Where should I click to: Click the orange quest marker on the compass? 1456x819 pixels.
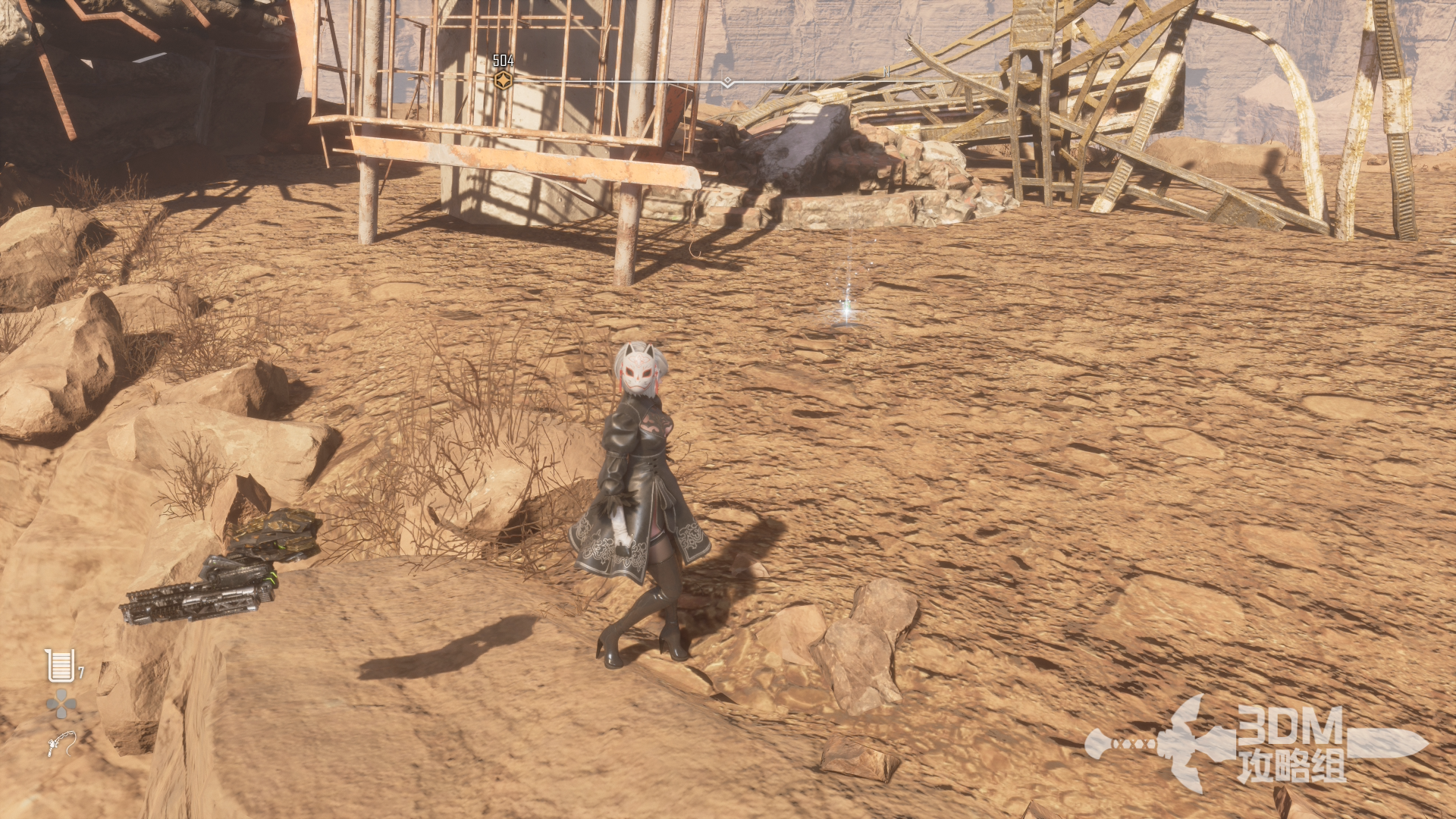click(x=503, y=80)
